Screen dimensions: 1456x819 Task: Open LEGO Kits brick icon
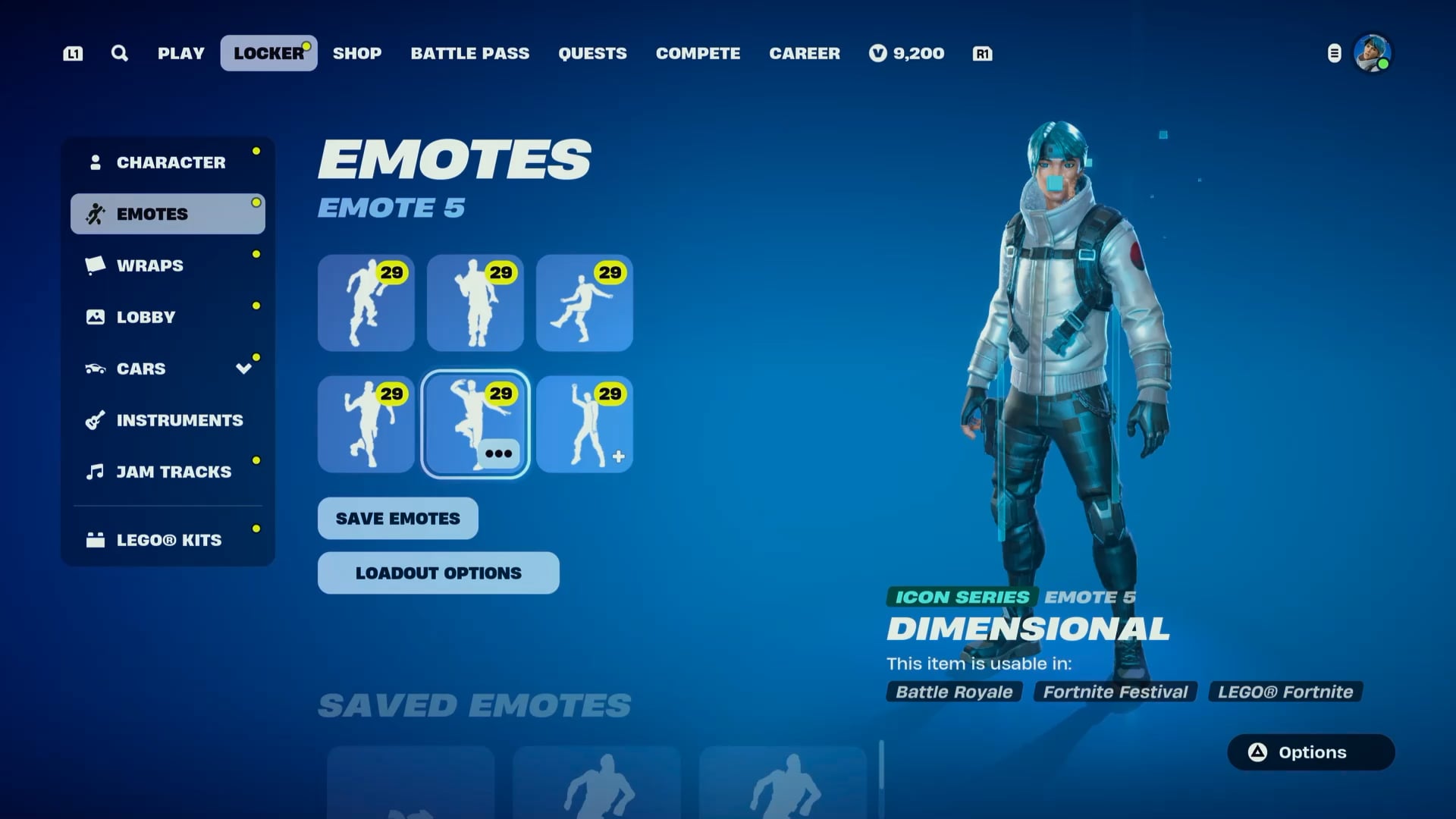(x=94, y=540)
